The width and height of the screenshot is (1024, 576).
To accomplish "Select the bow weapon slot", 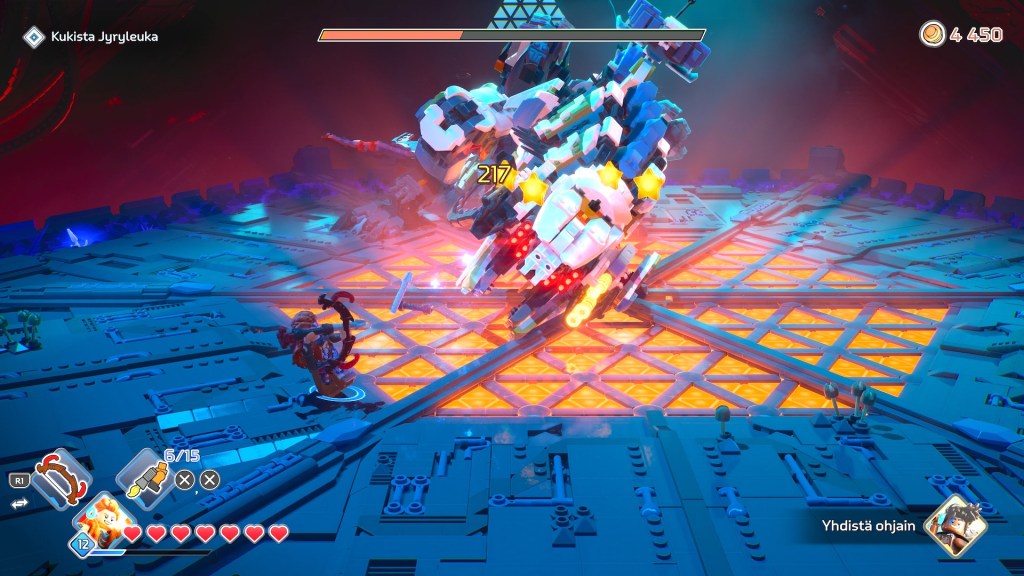I will pyautogui.click(x=61, y=478).
